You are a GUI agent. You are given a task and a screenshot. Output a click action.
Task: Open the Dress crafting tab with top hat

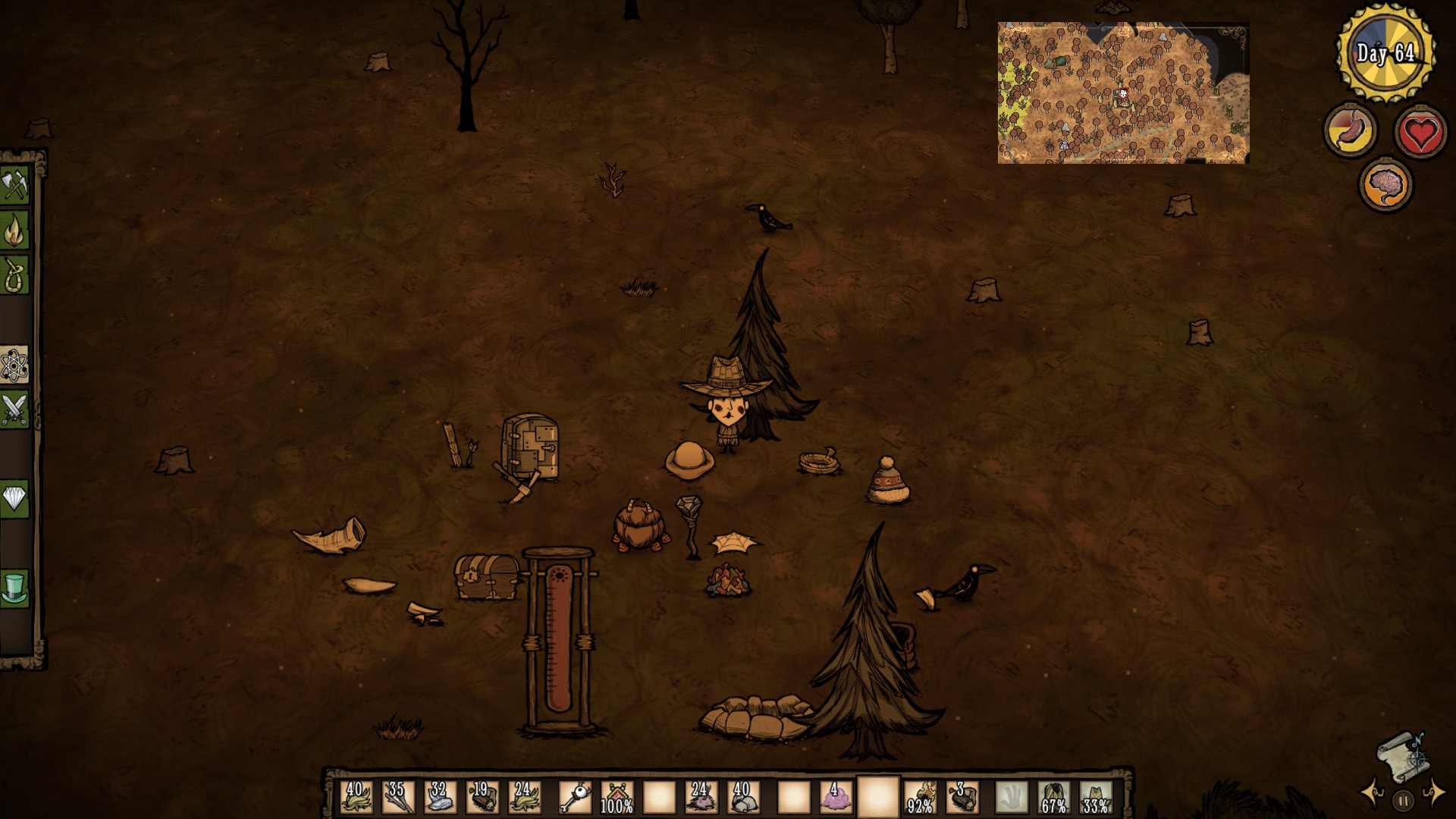pyautogui.click(x=14, y=588)
